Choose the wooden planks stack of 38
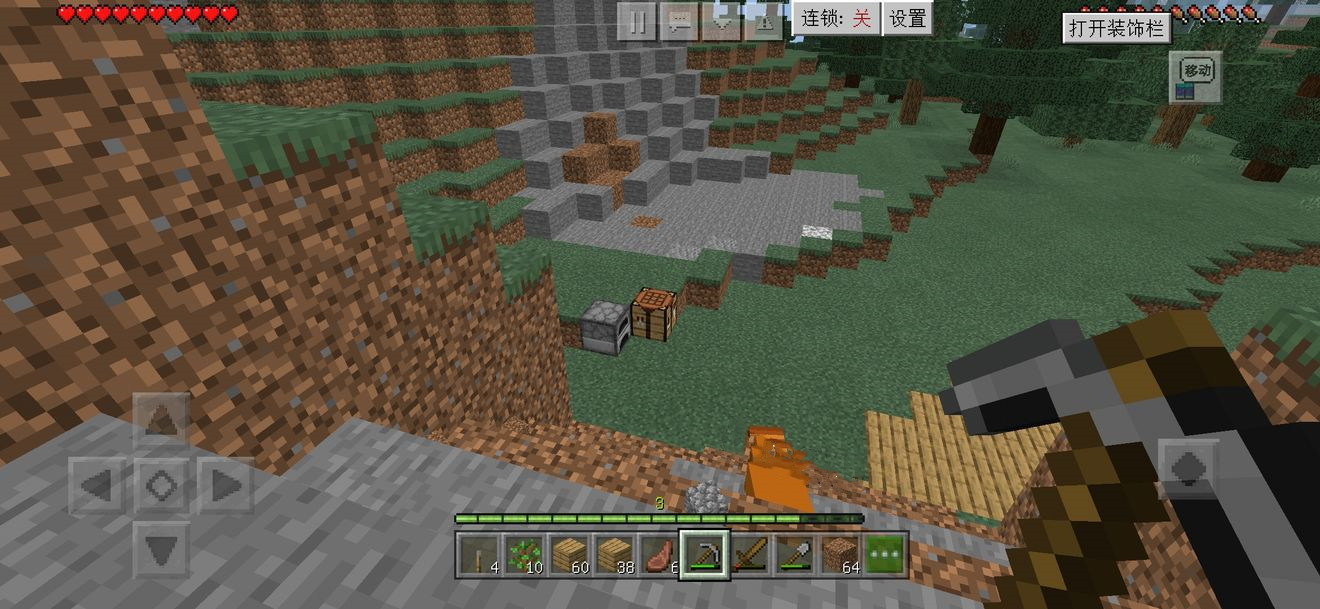 click(x=615, y=554)
